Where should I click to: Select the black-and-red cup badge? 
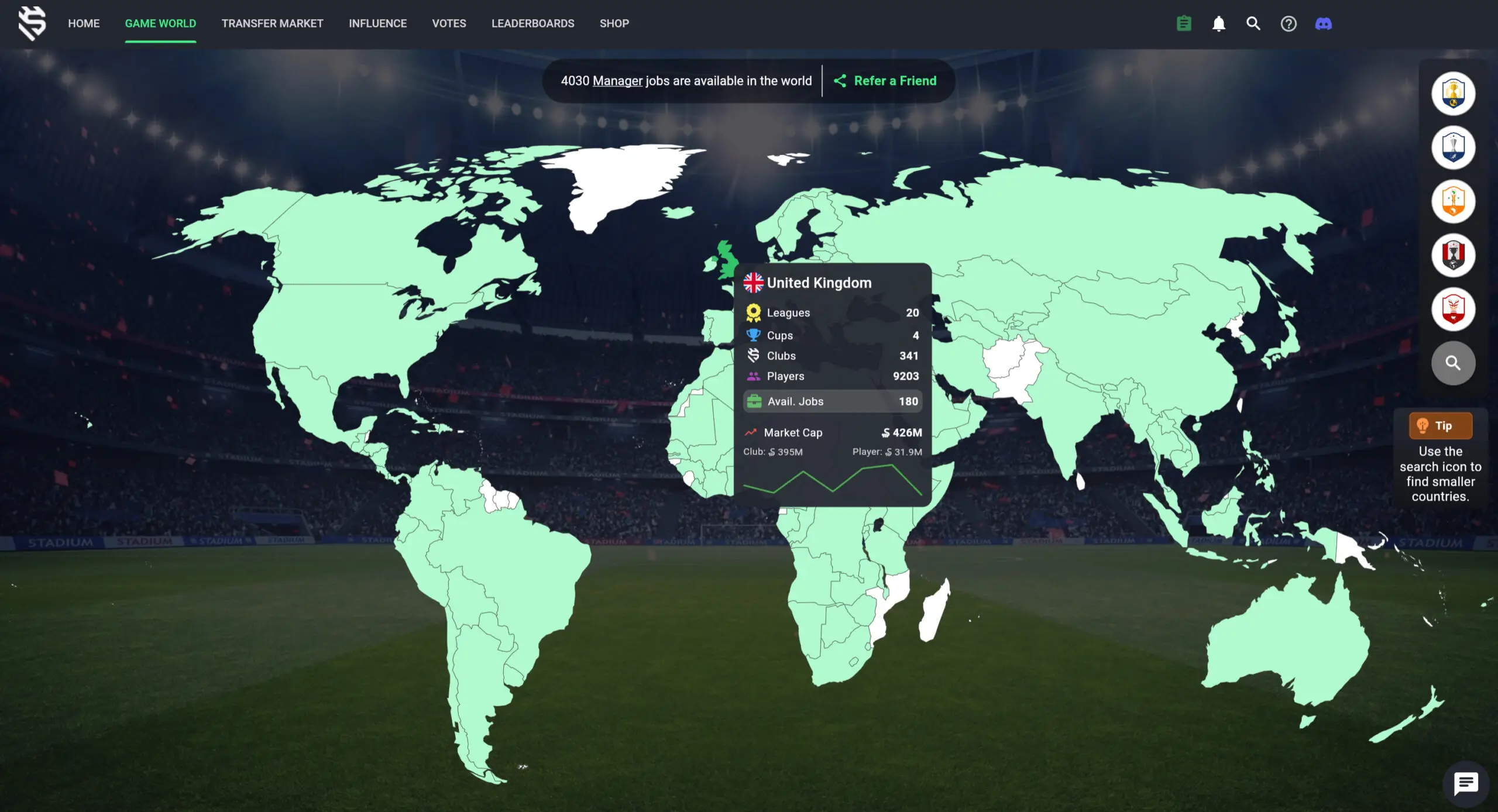tap(1455, 255)
